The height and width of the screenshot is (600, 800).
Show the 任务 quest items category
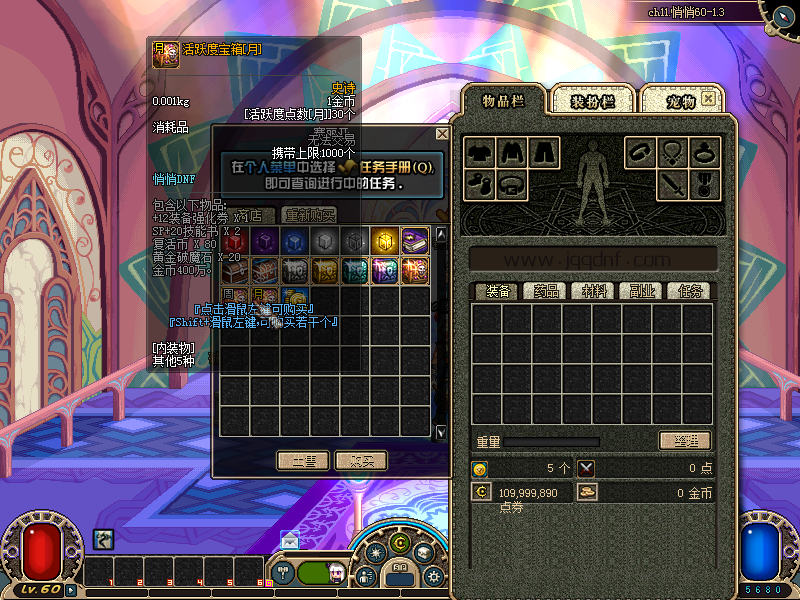point(691,291)
